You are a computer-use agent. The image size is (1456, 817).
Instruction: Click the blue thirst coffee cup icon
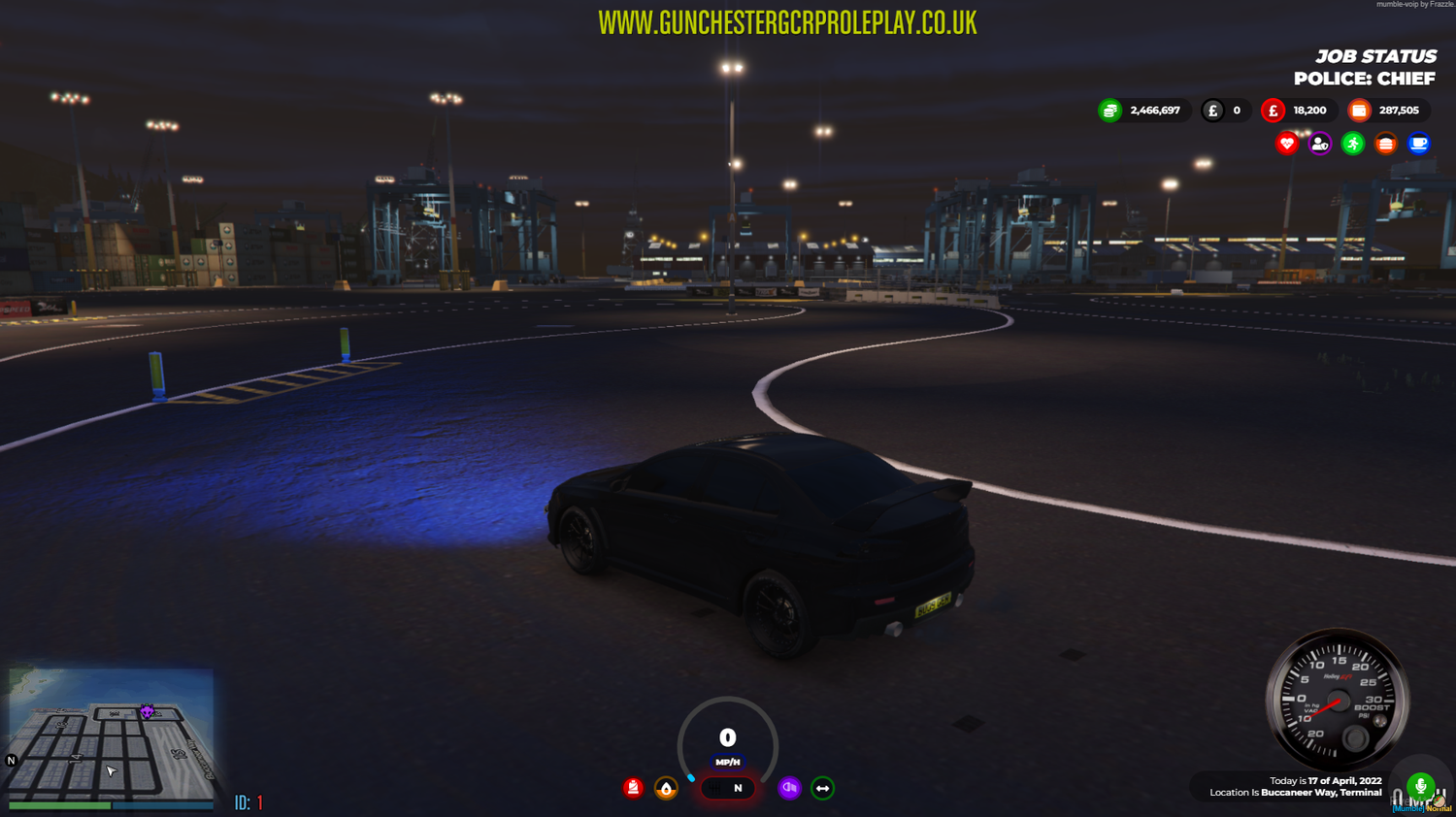(x=1419, y=143)
